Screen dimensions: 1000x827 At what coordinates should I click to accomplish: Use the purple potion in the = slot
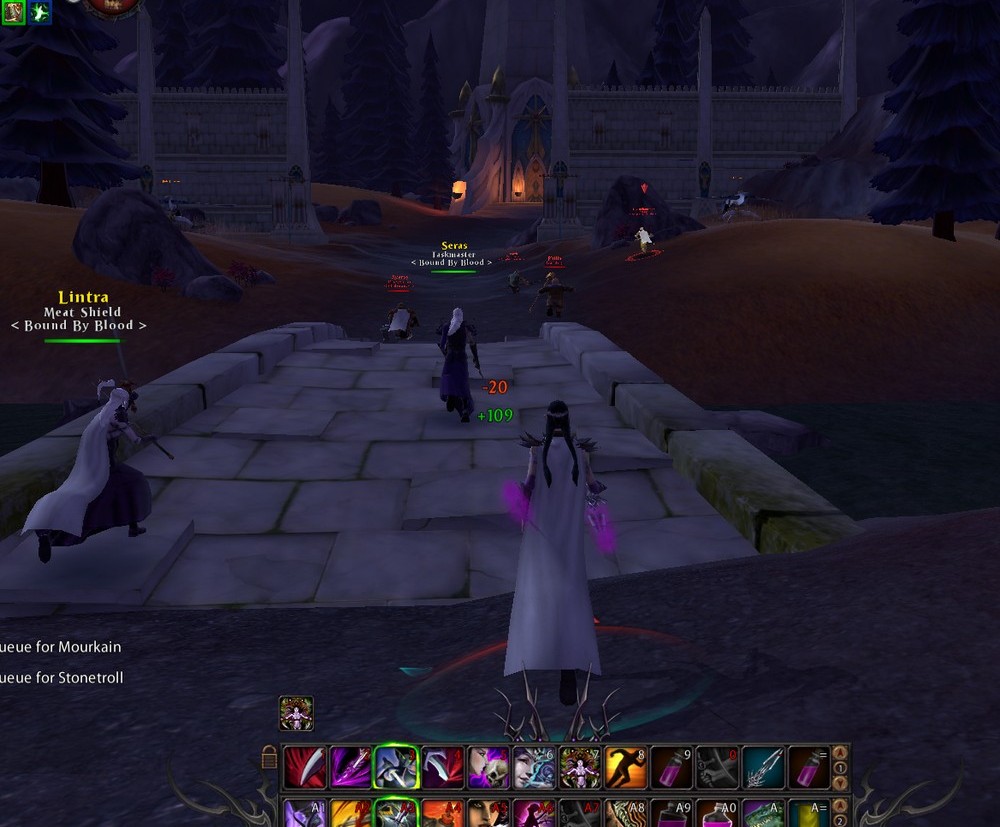pos(809,767)
